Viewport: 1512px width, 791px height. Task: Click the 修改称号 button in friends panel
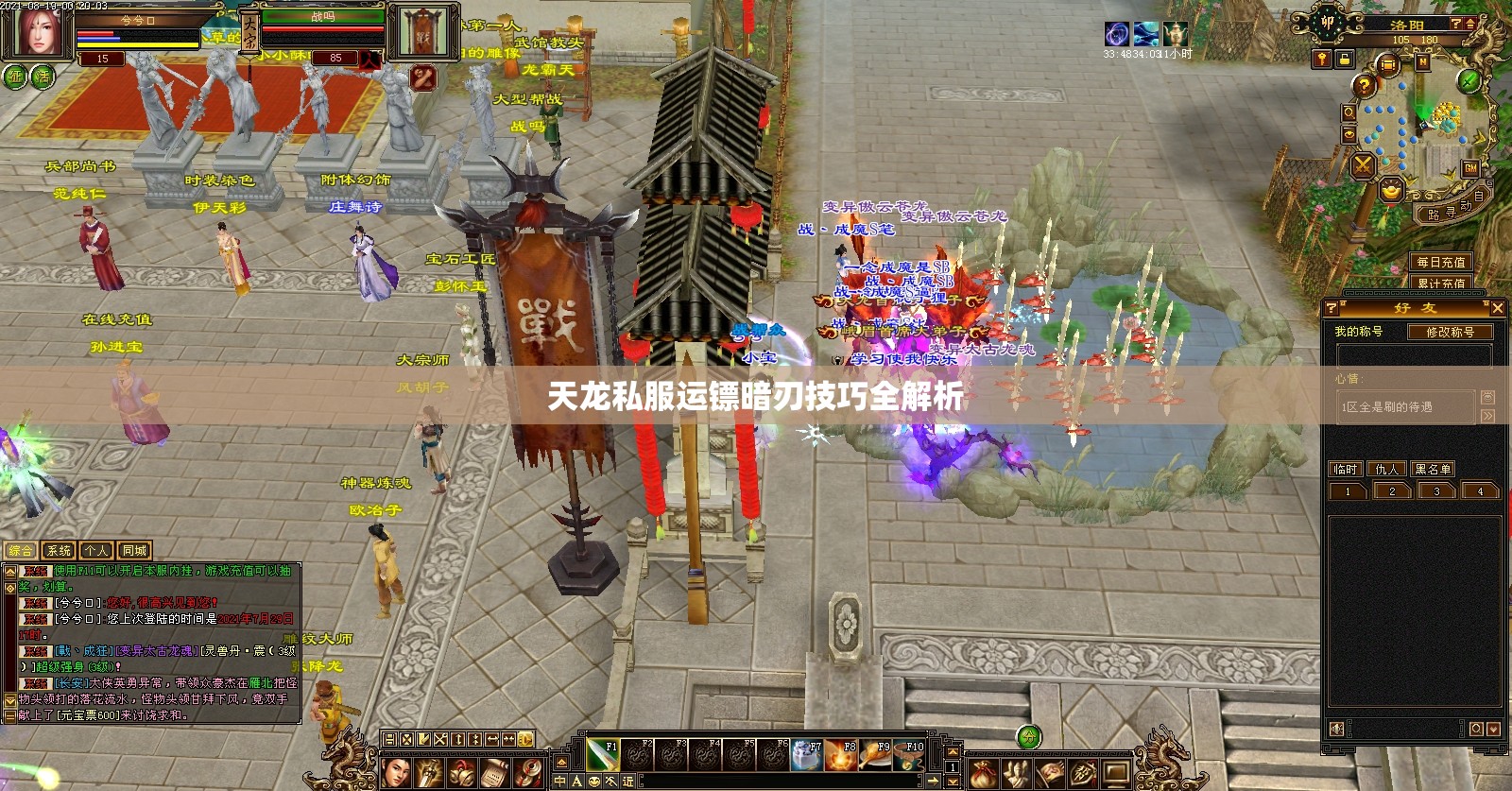coord(1451,333)
